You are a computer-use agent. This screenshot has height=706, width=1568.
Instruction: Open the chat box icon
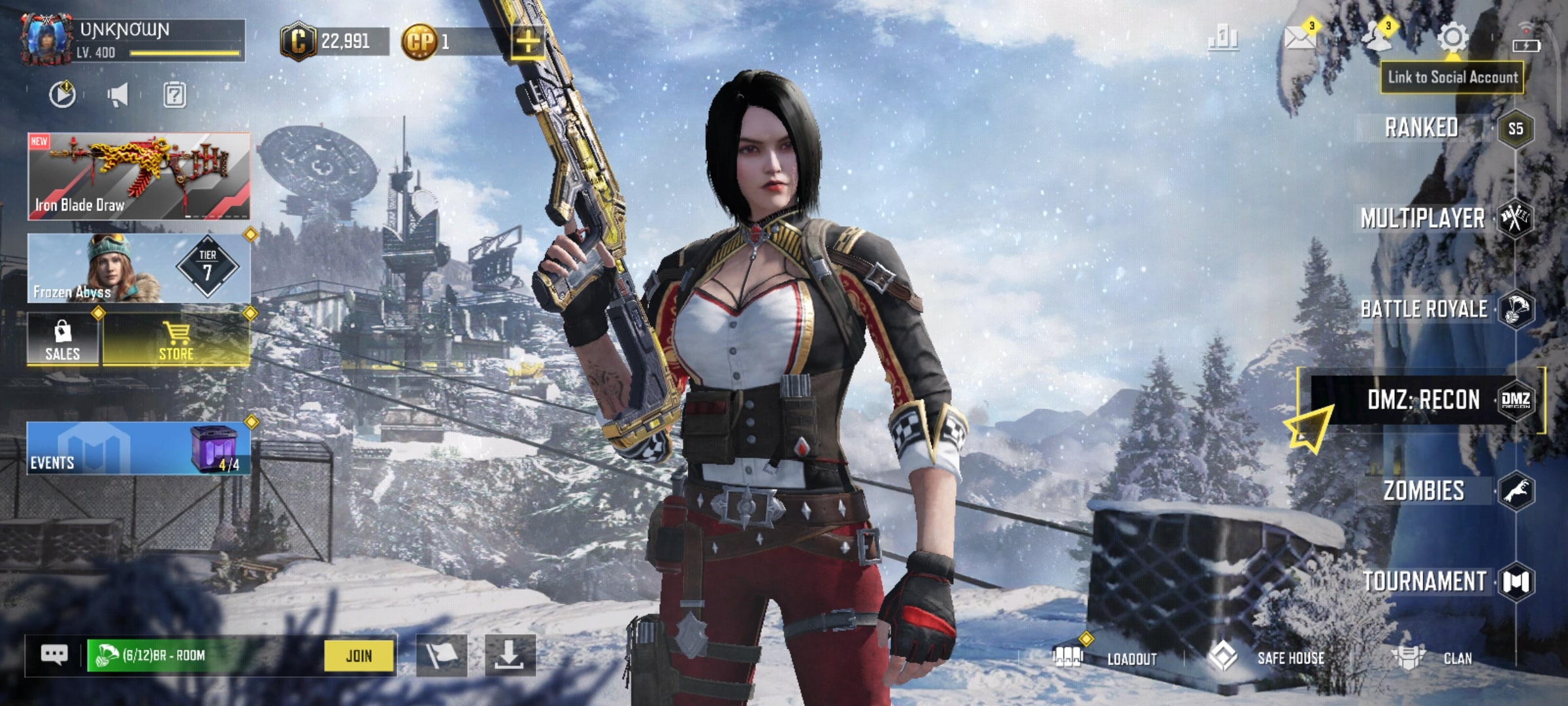tap(54, 655)
